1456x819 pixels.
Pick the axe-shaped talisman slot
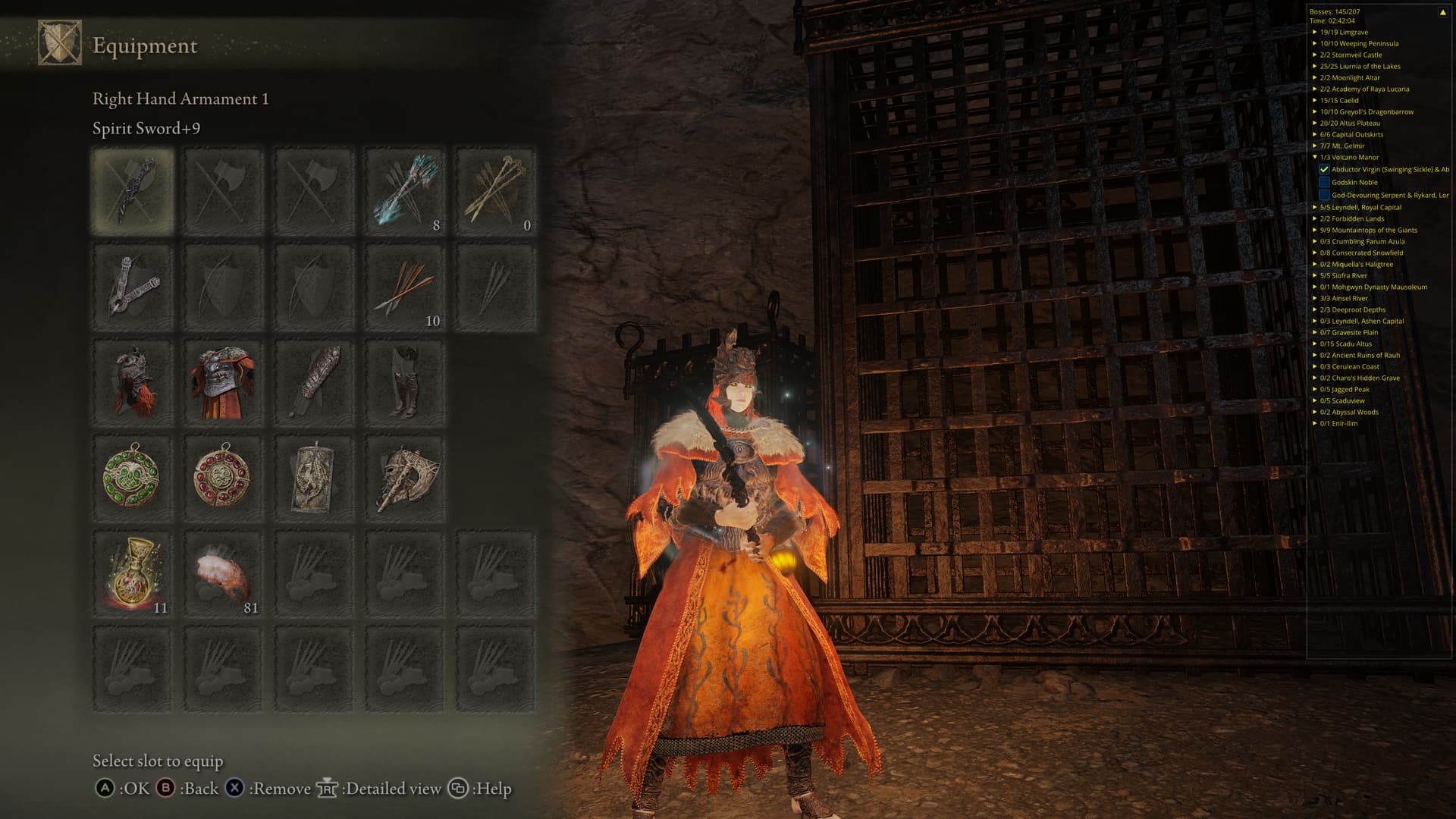pos(405,478)
